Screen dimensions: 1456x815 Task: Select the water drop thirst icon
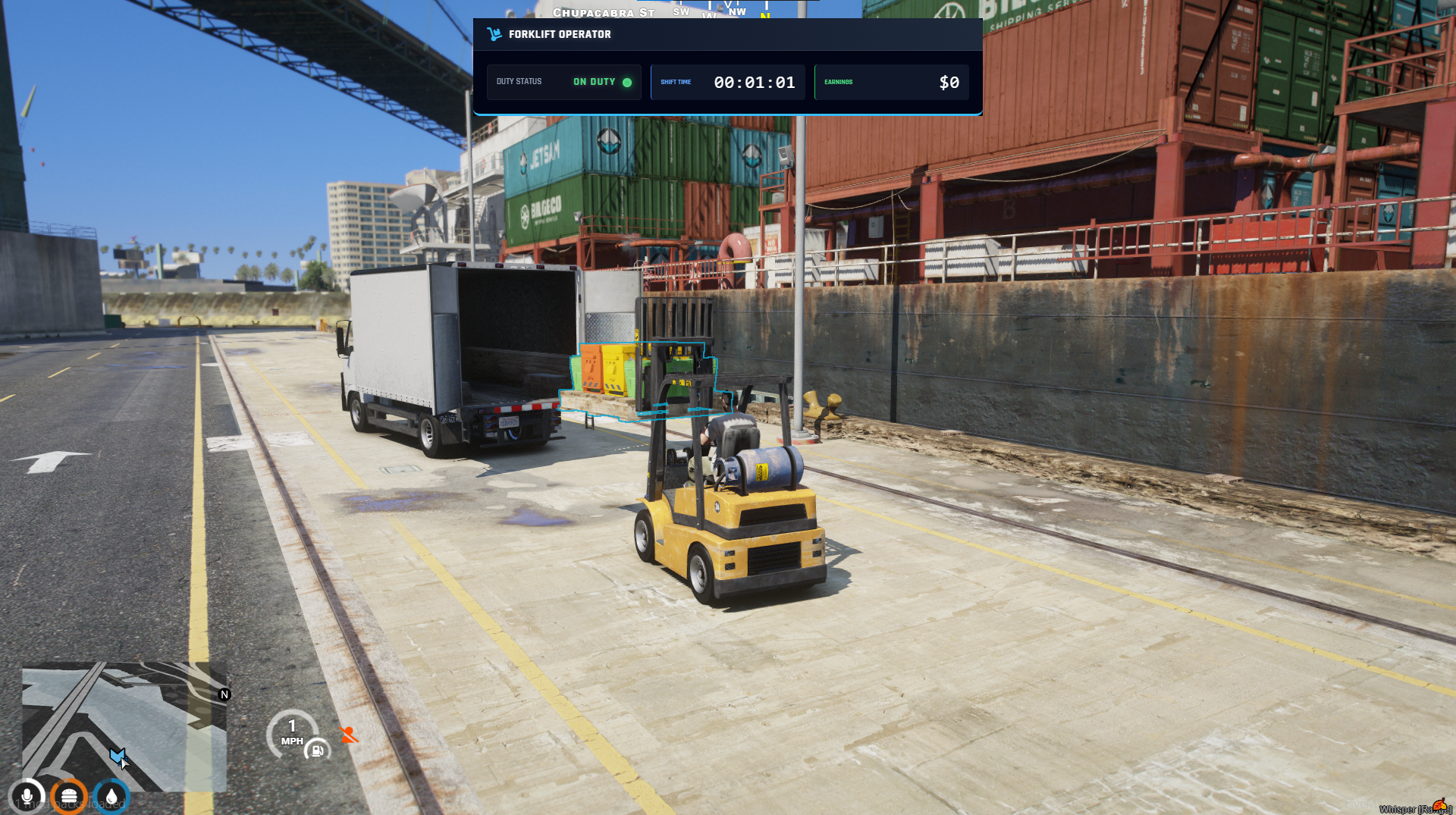112,797
